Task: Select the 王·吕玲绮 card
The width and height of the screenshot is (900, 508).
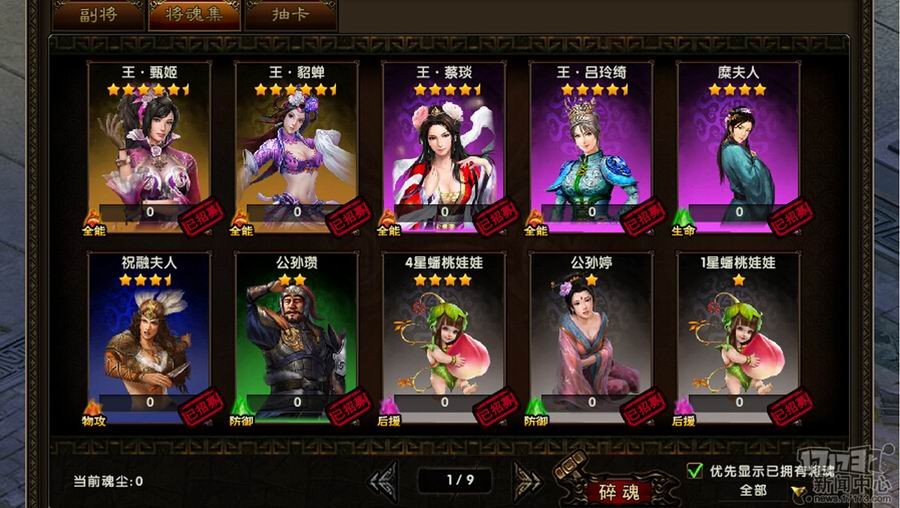Action: (591, 145)
